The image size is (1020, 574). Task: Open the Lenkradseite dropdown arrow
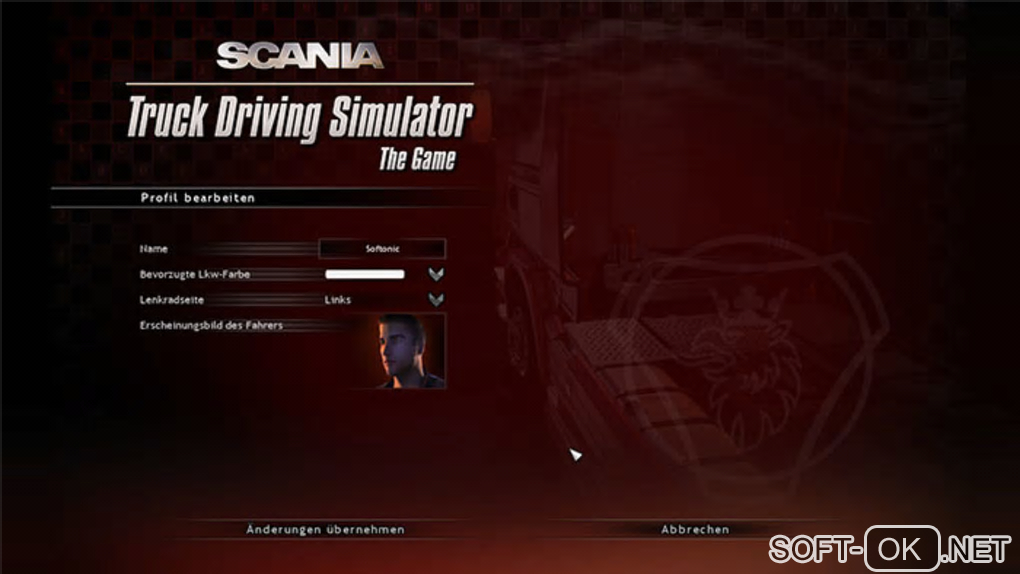(435, 299)
